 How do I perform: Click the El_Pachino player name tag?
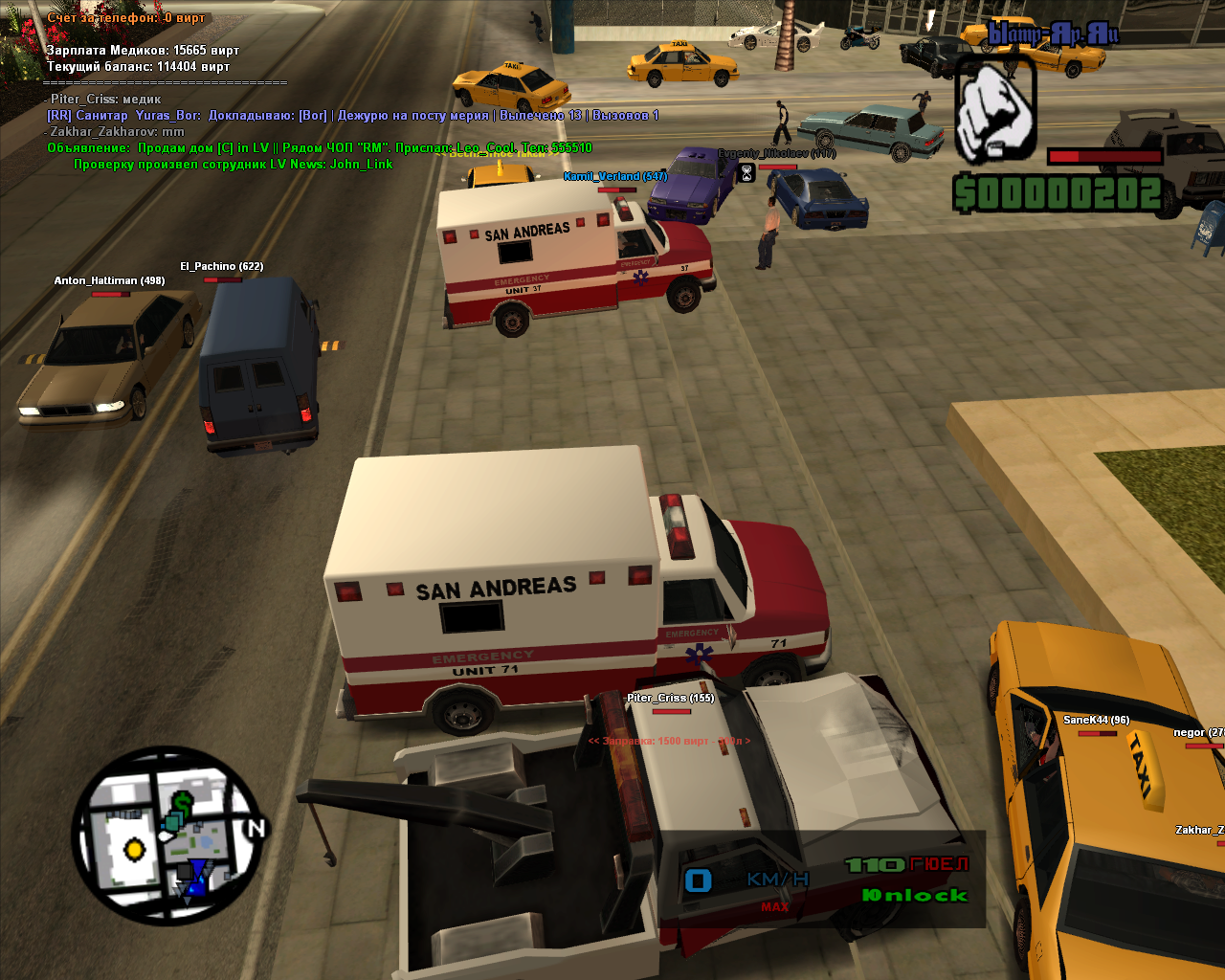click(221, 267)
